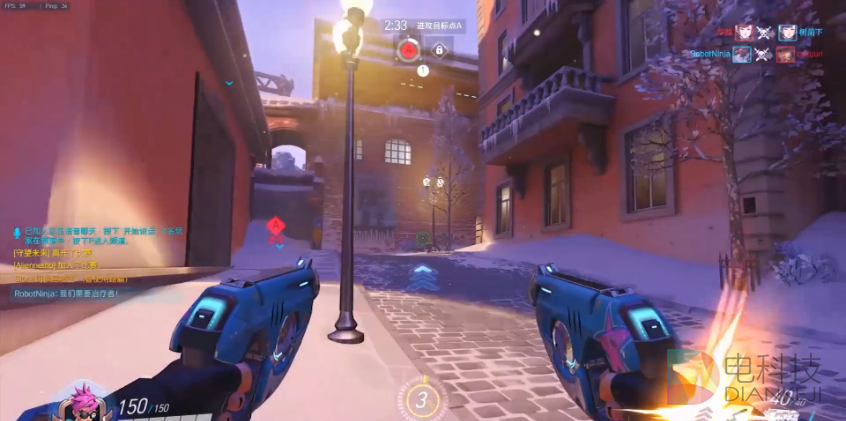Select the RobotNinja healer request chat line
846x421 pixels.
pyautogui.click(x=66, y=294)
